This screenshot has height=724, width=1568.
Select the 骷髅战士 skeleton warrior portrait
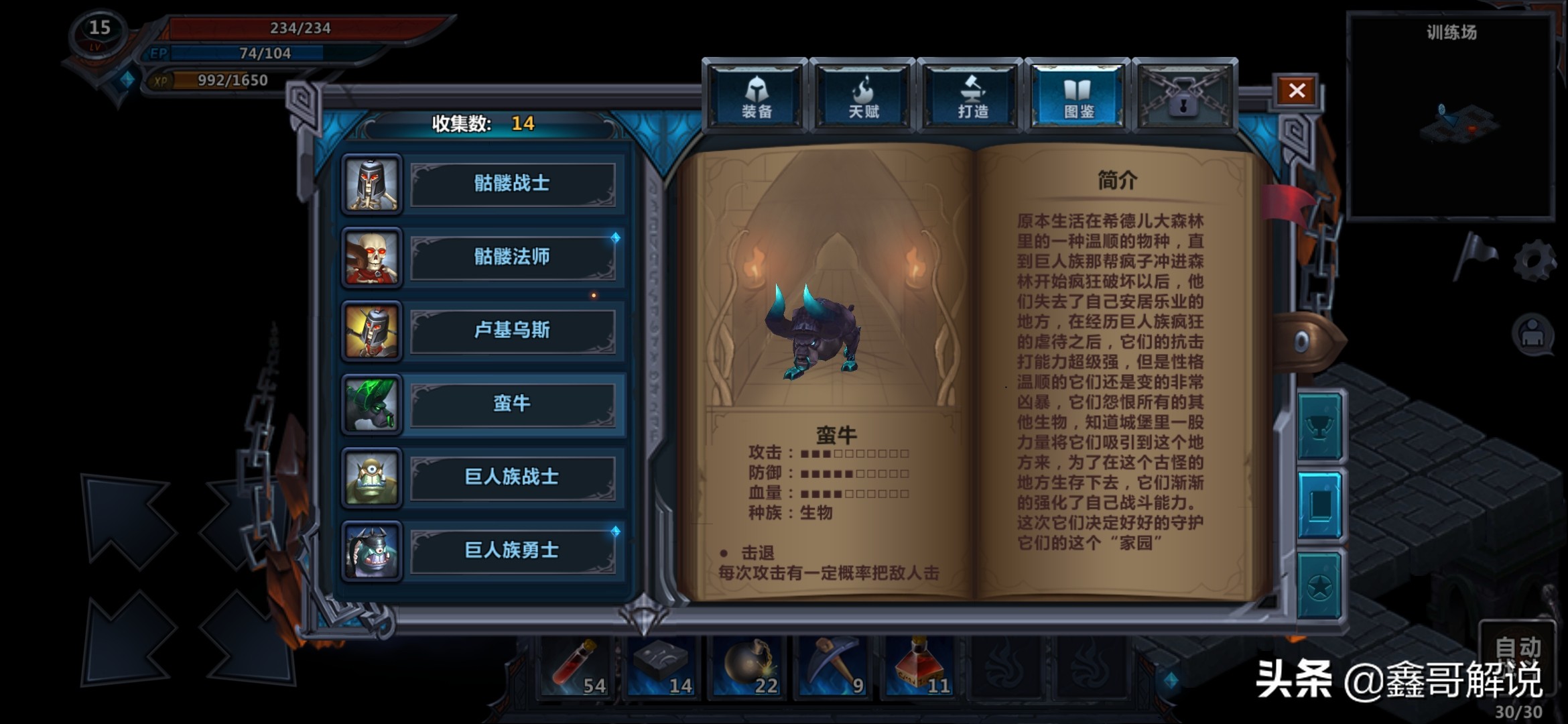372,184
